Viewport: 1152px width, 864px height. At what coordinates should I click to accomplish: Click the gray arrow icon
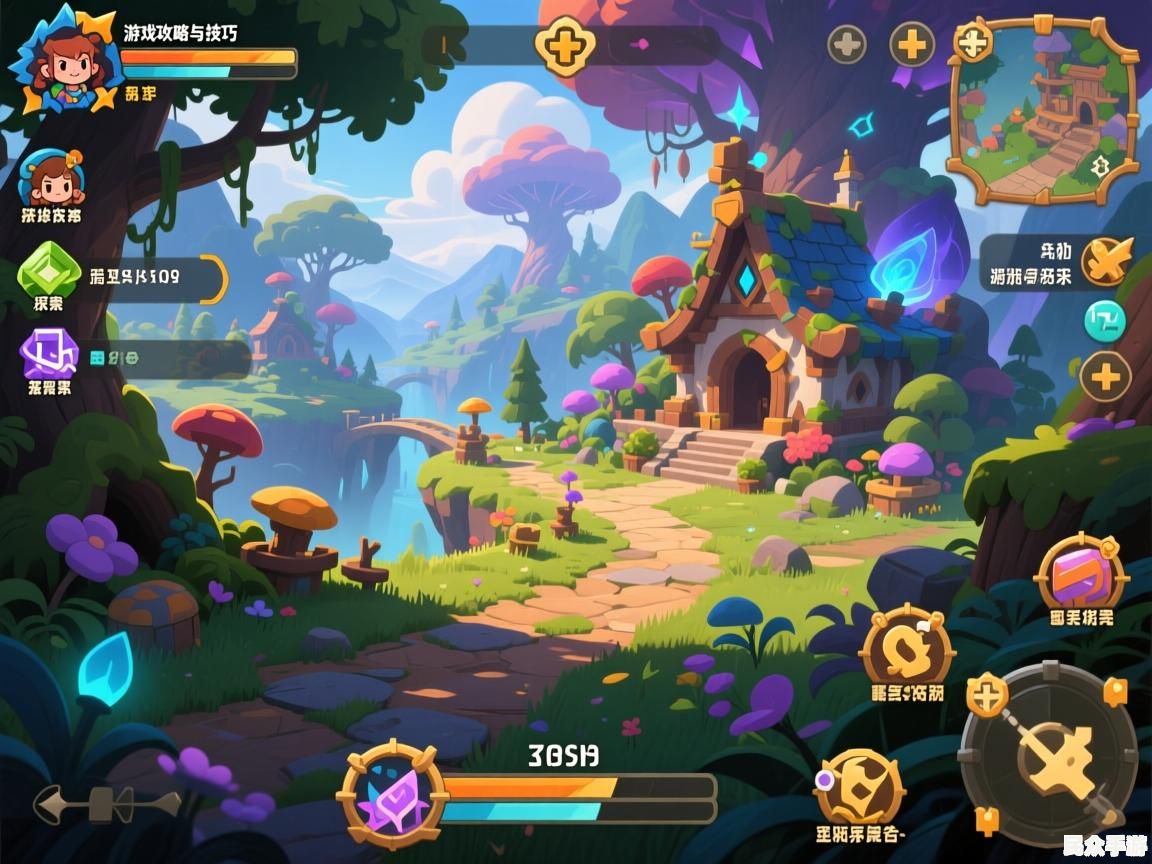click(106, 804)
